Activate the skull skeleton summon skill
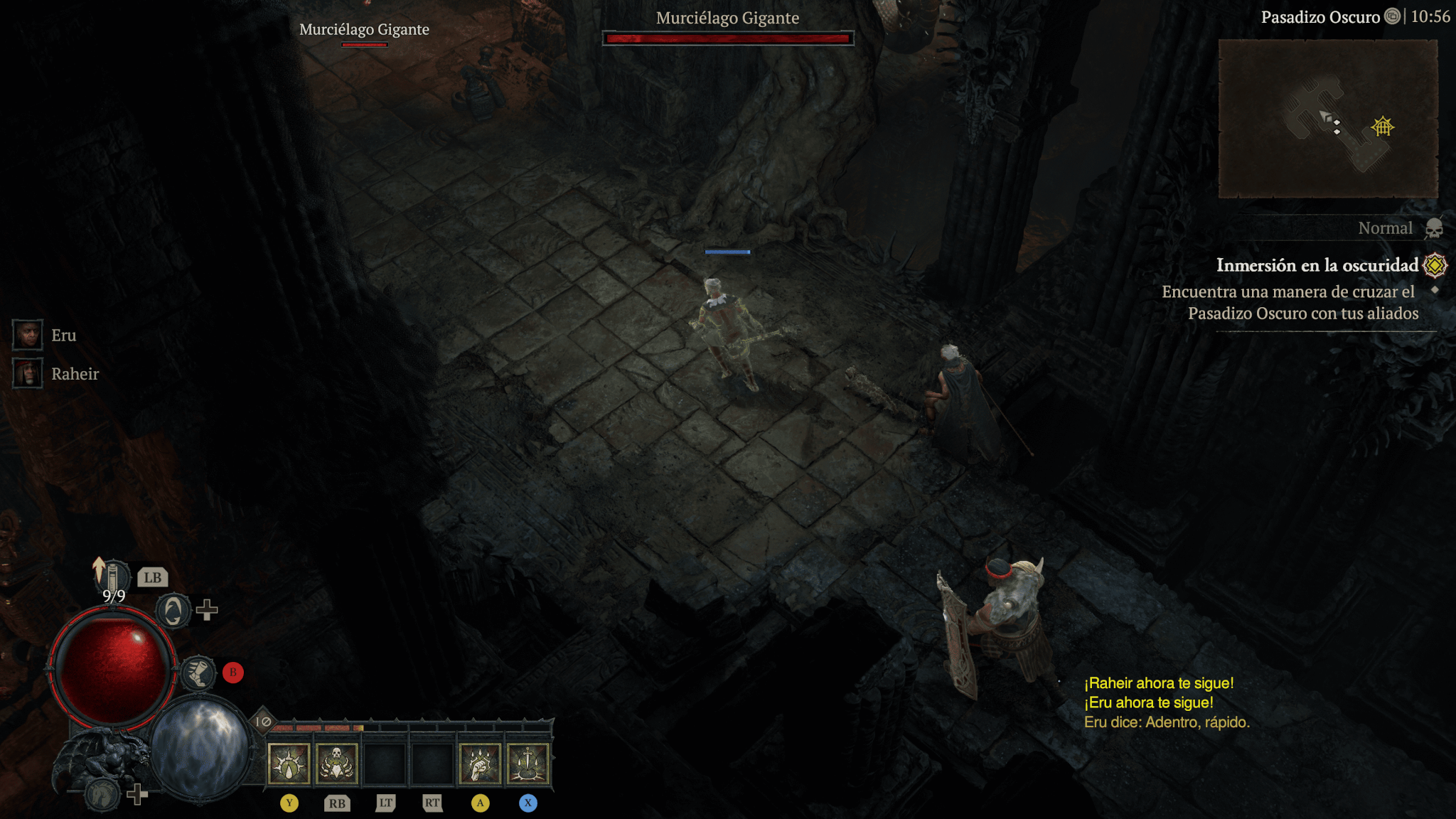Viewport: 1456px width, 819px height. click(337, 764)
